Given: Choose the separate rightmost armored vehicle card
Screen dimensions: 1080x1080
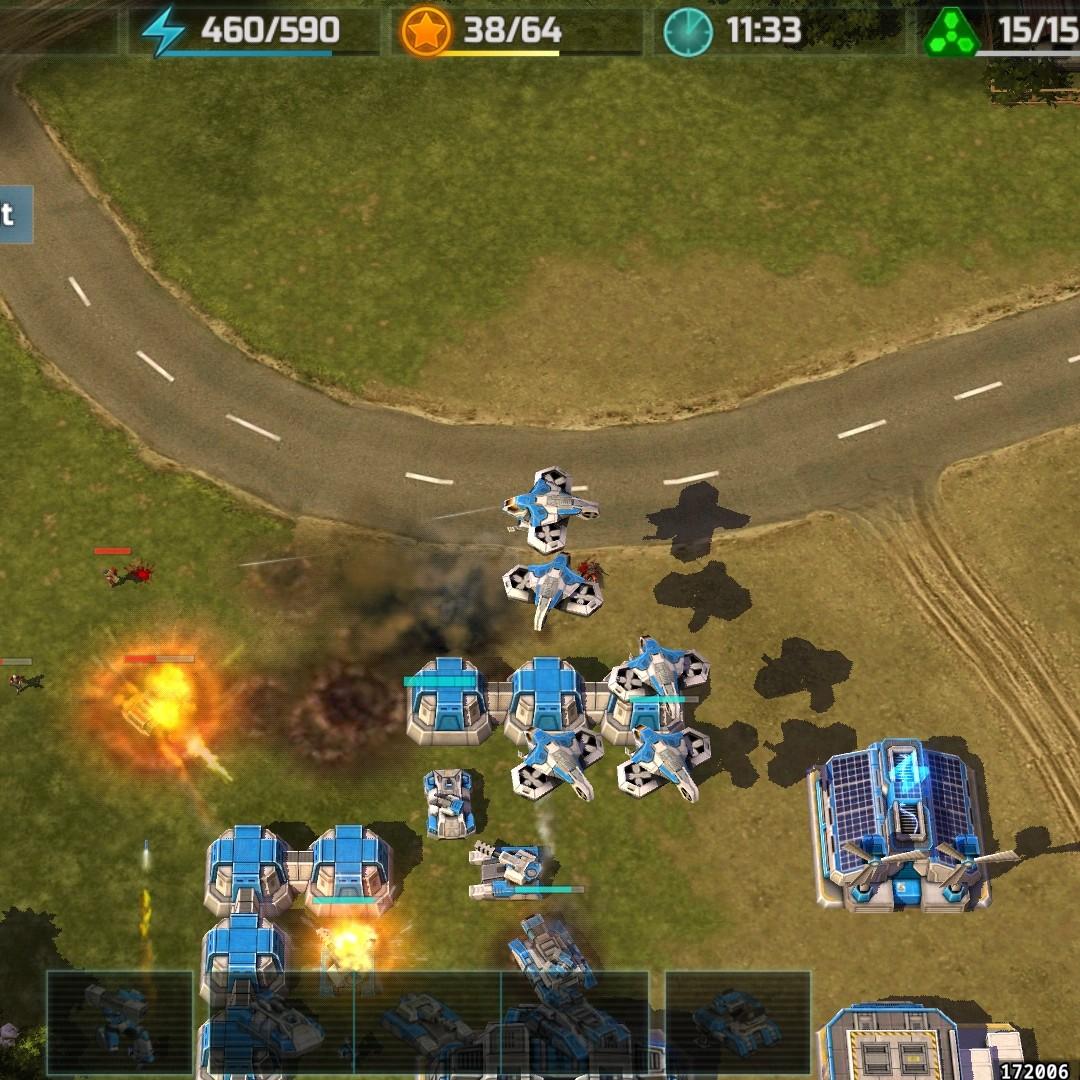Looking at the screenshot, I should (x=737, y=1022).
